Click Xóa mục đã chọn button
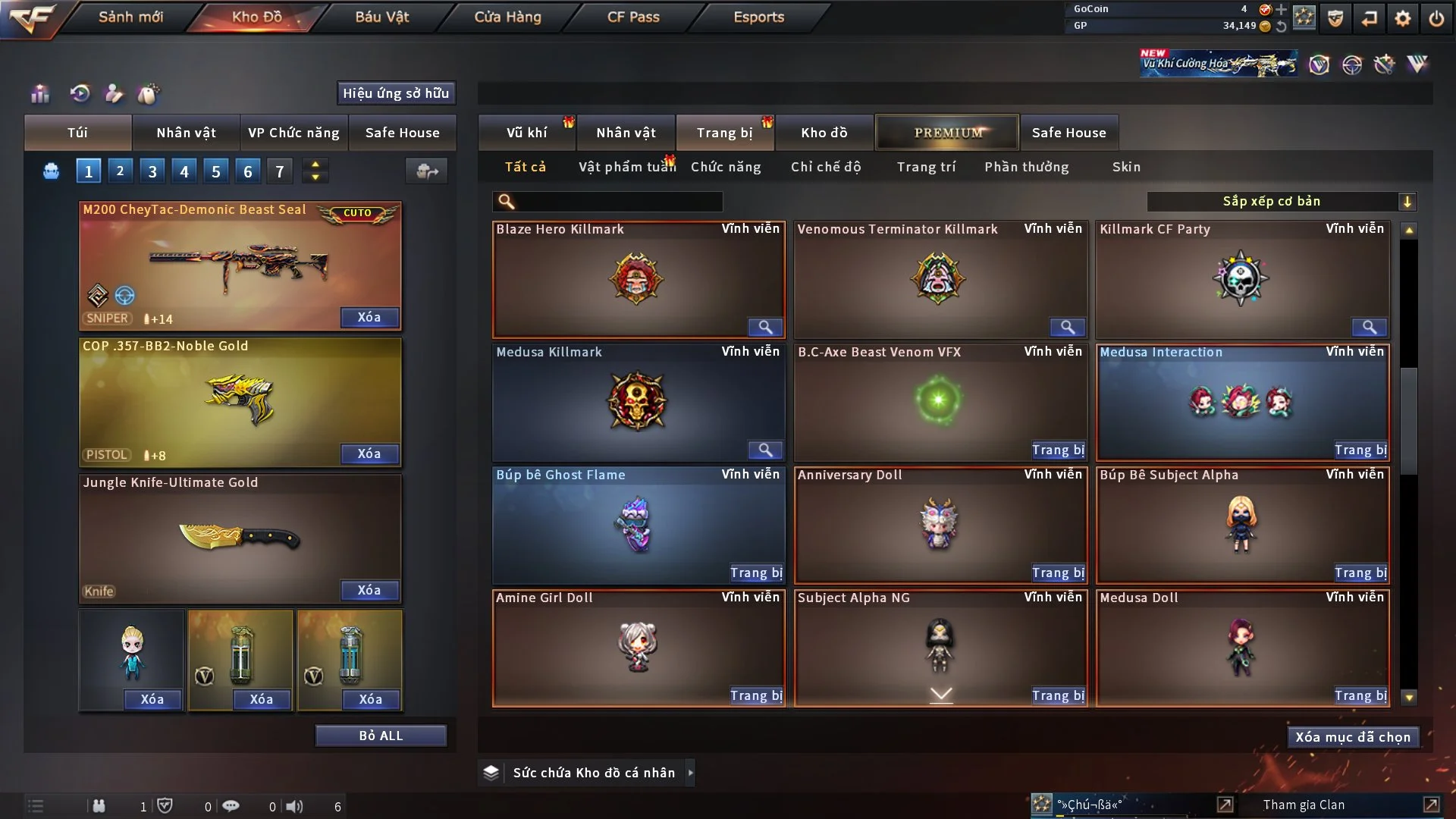The width and height of the screenshot is (1456, 819). [x=1353, y=737]
